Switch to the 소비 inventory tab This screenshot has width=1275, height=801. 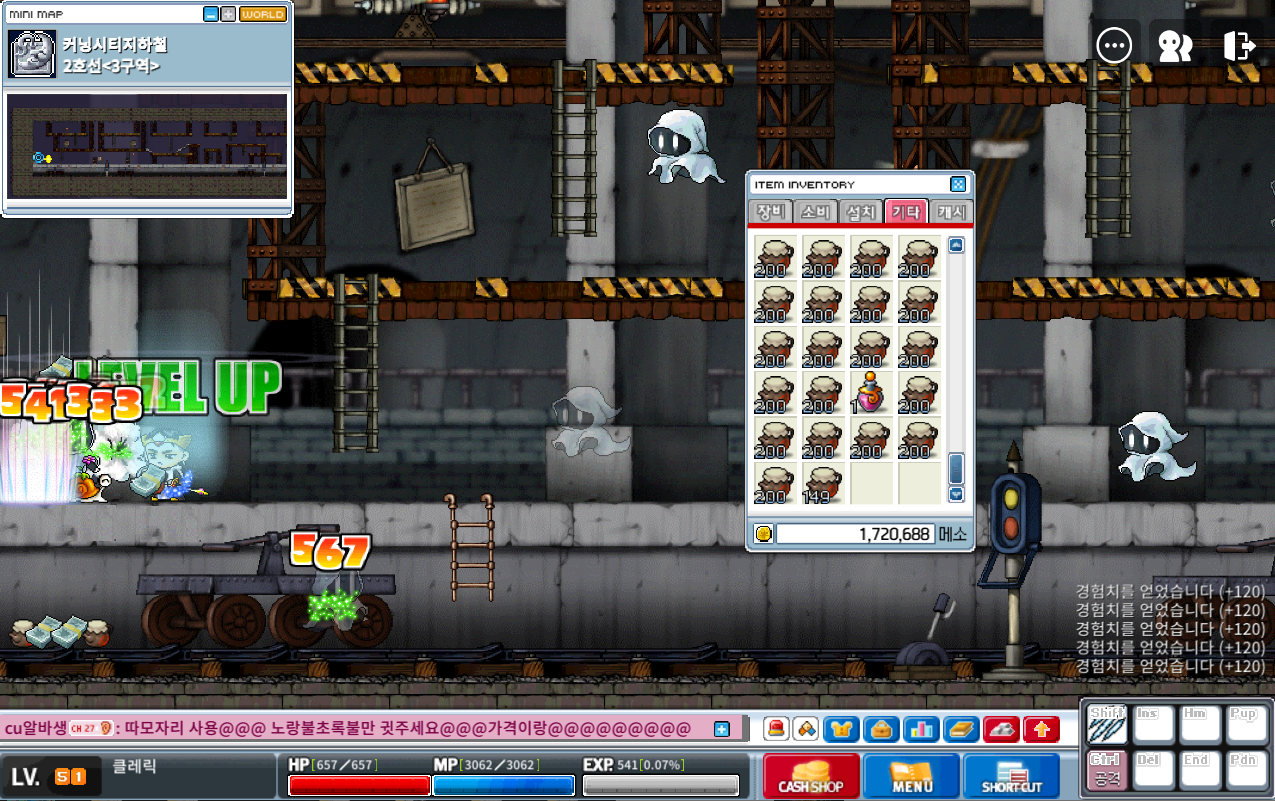(x=815, y=212)
